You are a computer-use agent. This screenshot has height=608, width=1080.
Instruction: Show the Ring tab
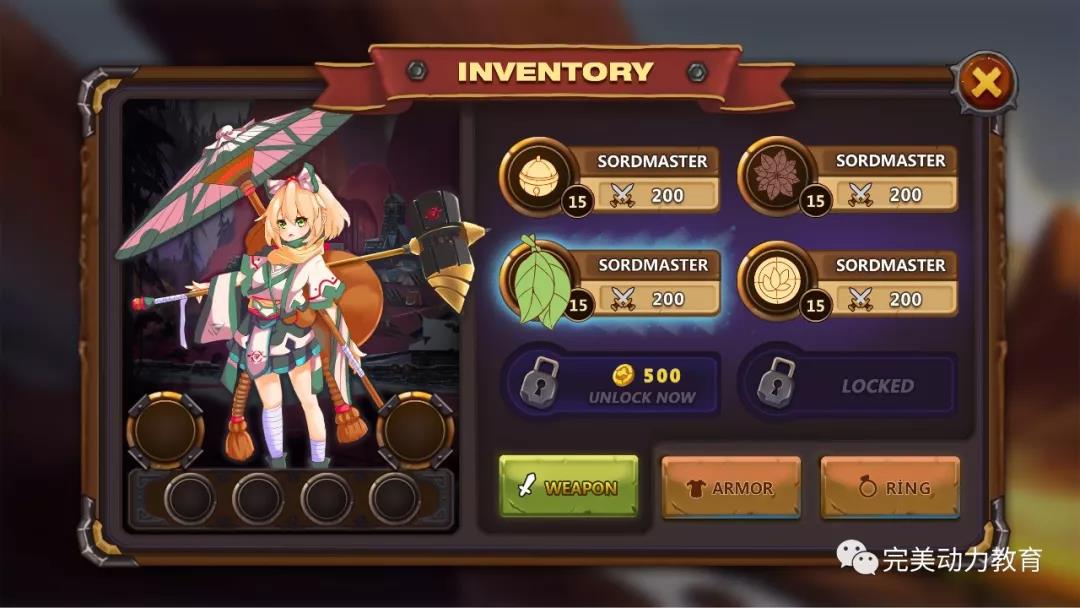pyautogui.click(x=890, y=488)
